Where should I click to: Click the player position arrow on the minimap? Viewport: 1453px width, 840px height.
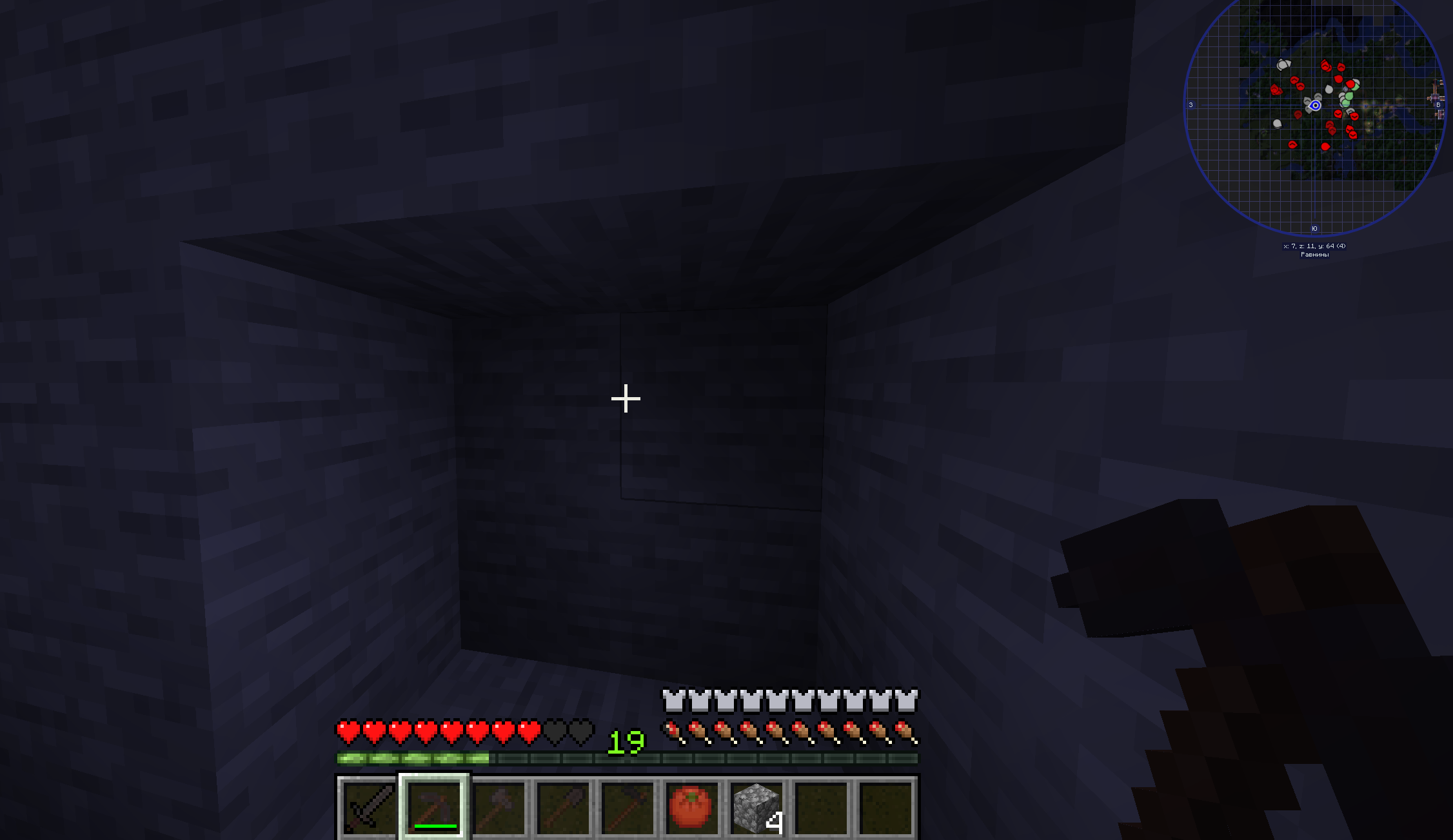1316,106
